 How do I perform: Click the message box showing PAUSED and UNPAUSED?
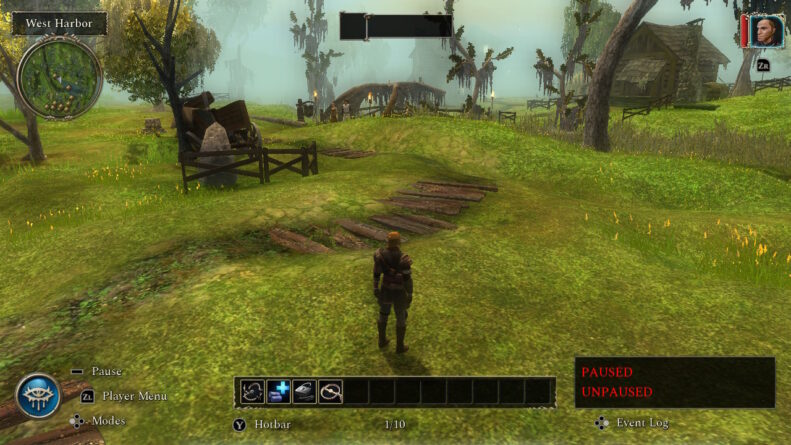click(674, 382)
